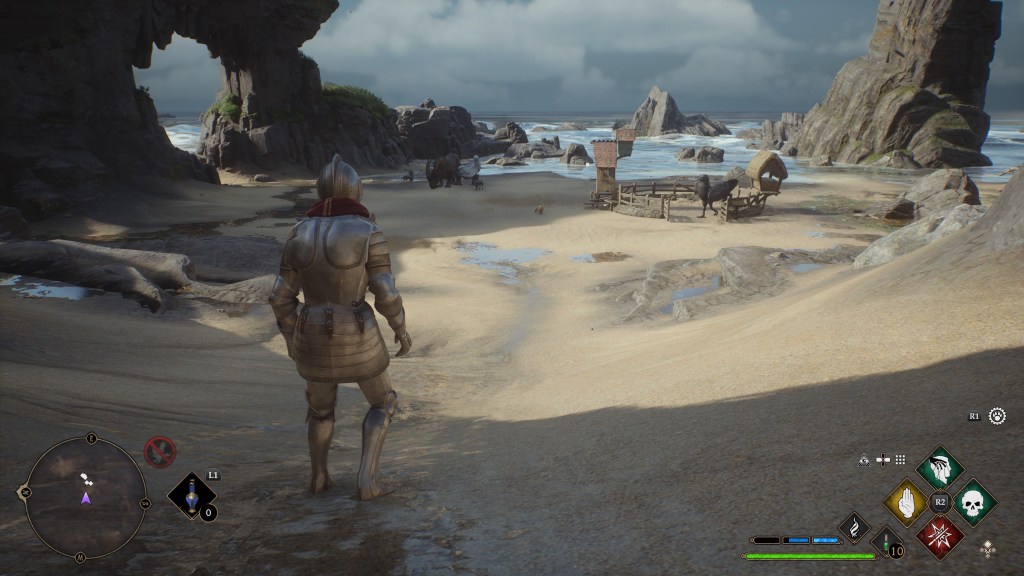Click the four-diamond icon beside the spells
This screenshot has width=1024, height=576.
[988, 547]
